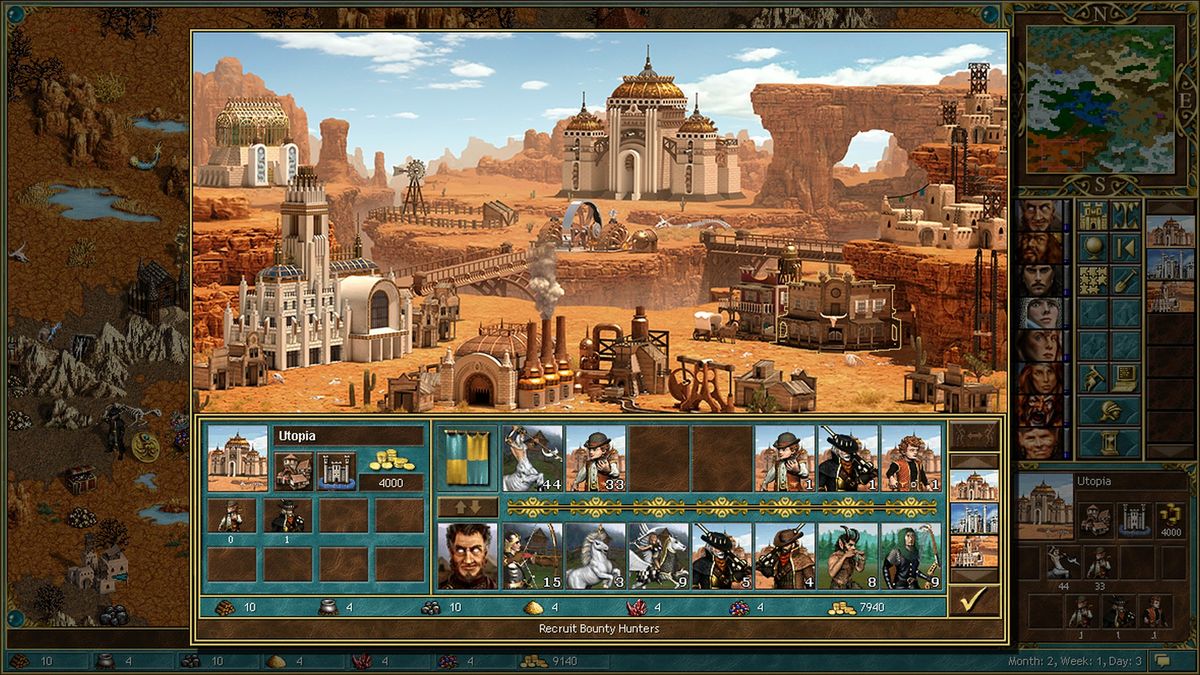The image size is (1200, 675).
Task: Confirm and exit the town screen with the checkmark
Action: tap(970, 600)
